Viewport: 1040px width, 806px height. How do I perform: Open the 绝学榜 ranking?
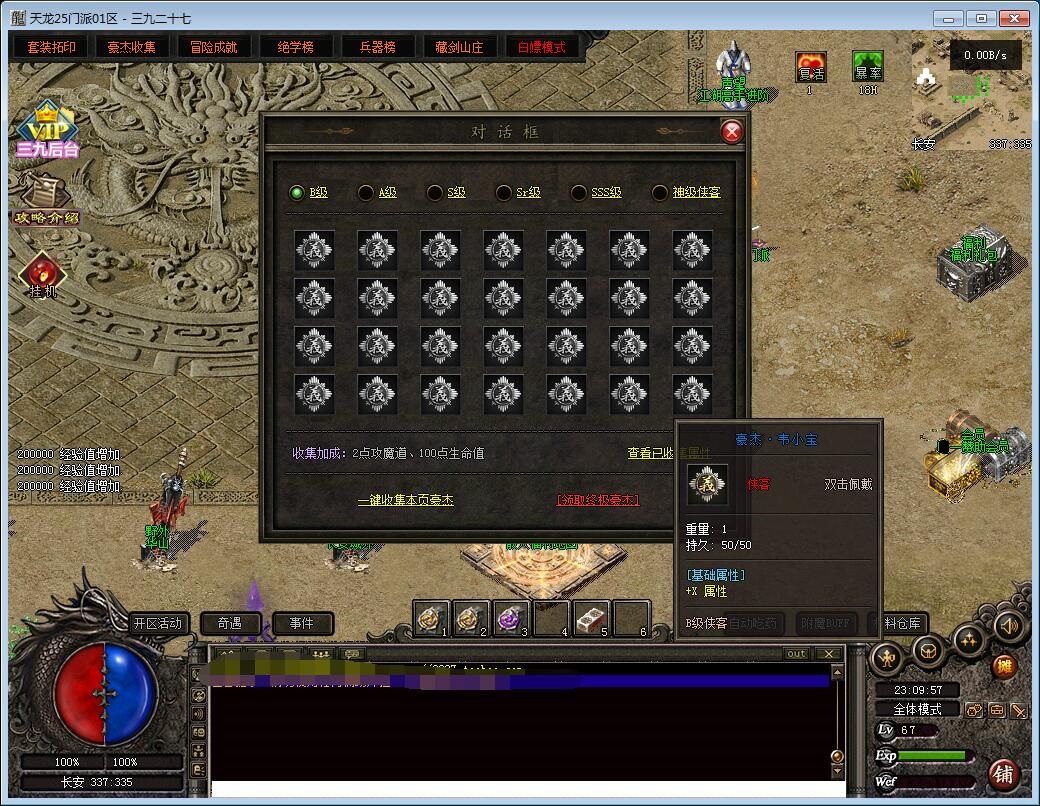tap(295, 47)
